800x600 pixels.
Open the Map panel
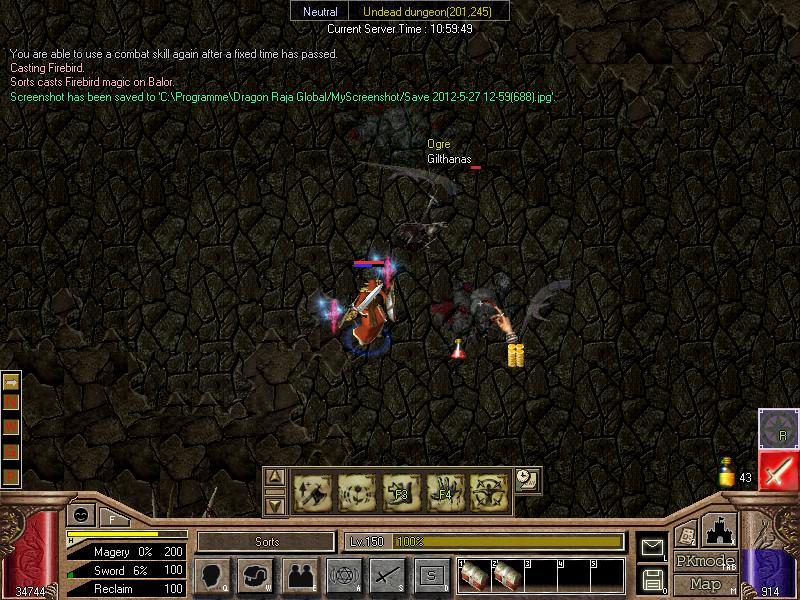point(706,584)
